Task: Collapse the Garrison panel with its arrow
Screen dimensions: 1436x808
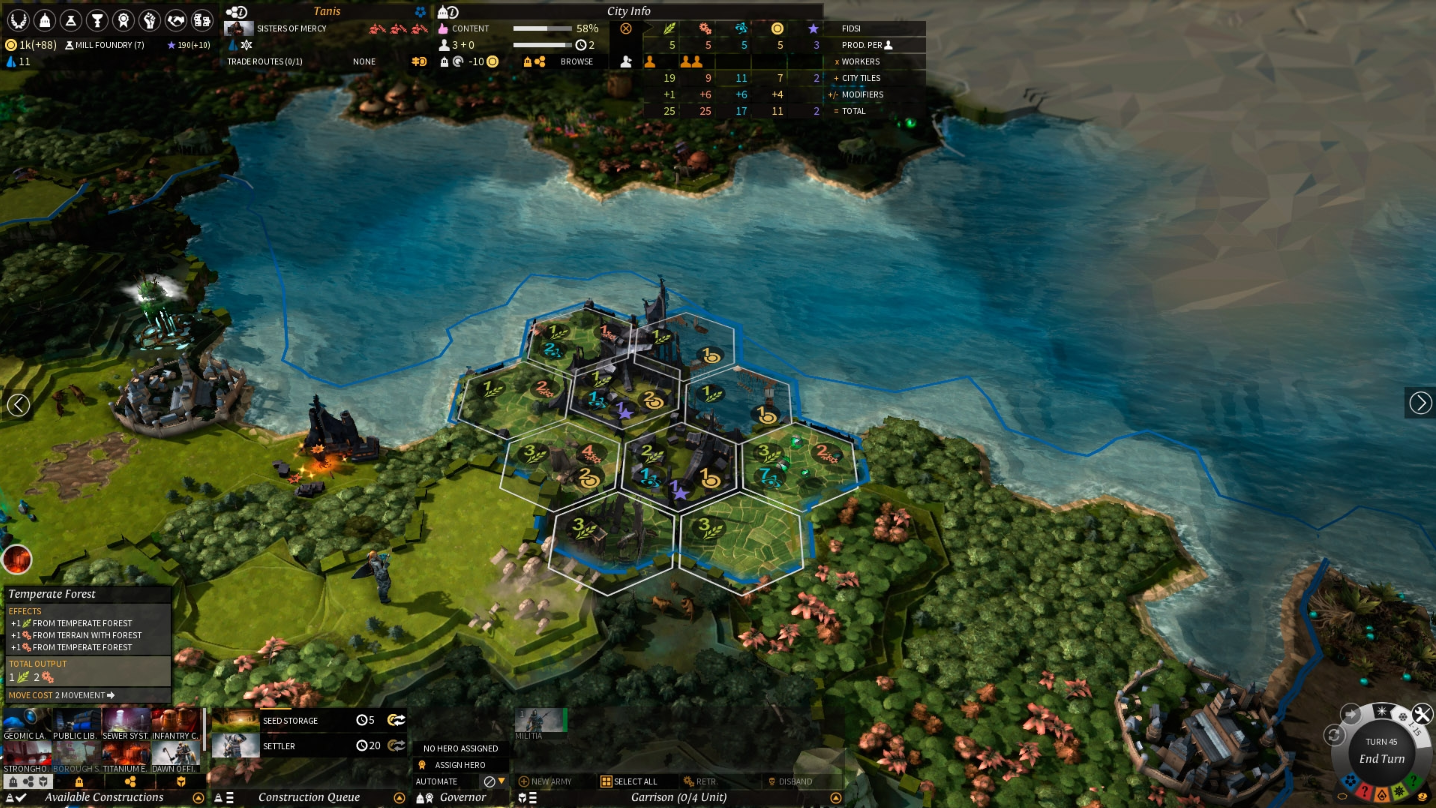Action: (836, 797)
